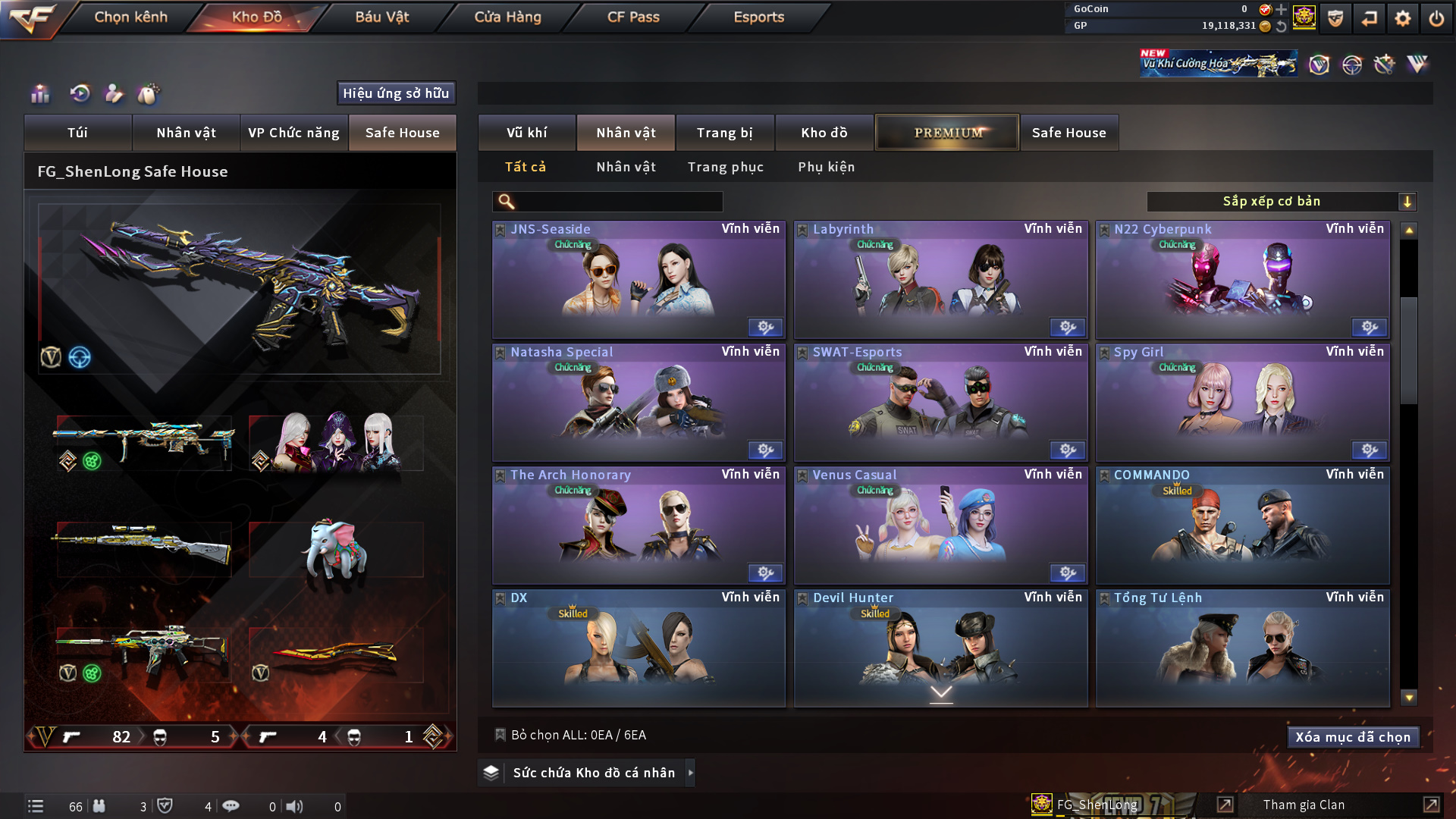Image resolution: width=1456 pixels, height=819 pixels.
Task: Switch to left panel Túi tab
Action: pos(77,133)
